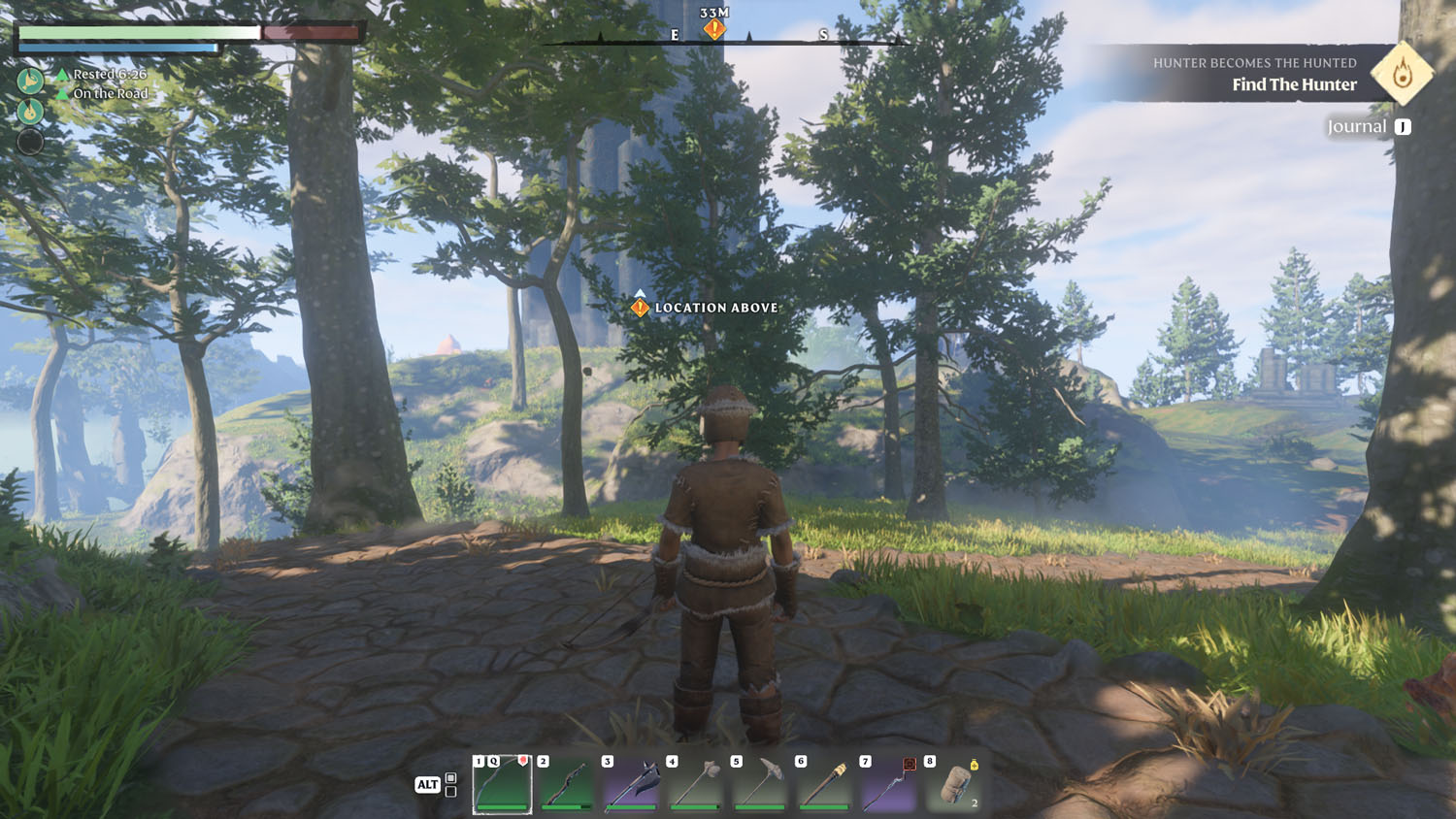Select the purple wand in slot 7
The image size is (1456, 819).
click(888, 784)
